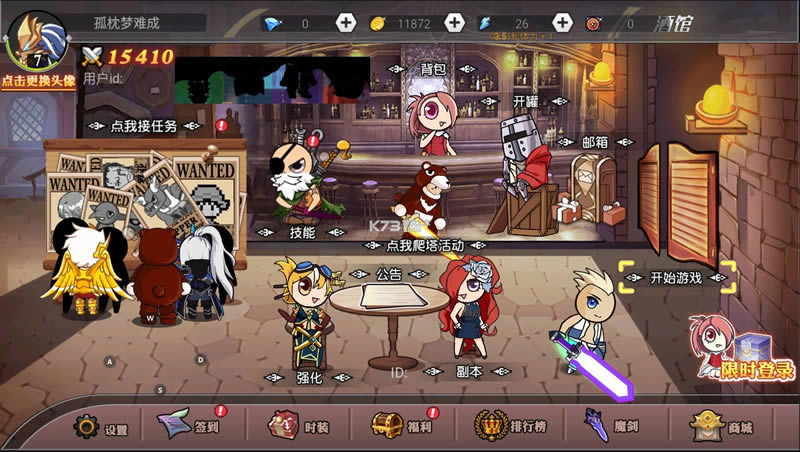
Task: Open the 商城 shop
Action: click(x=723, y=427)
